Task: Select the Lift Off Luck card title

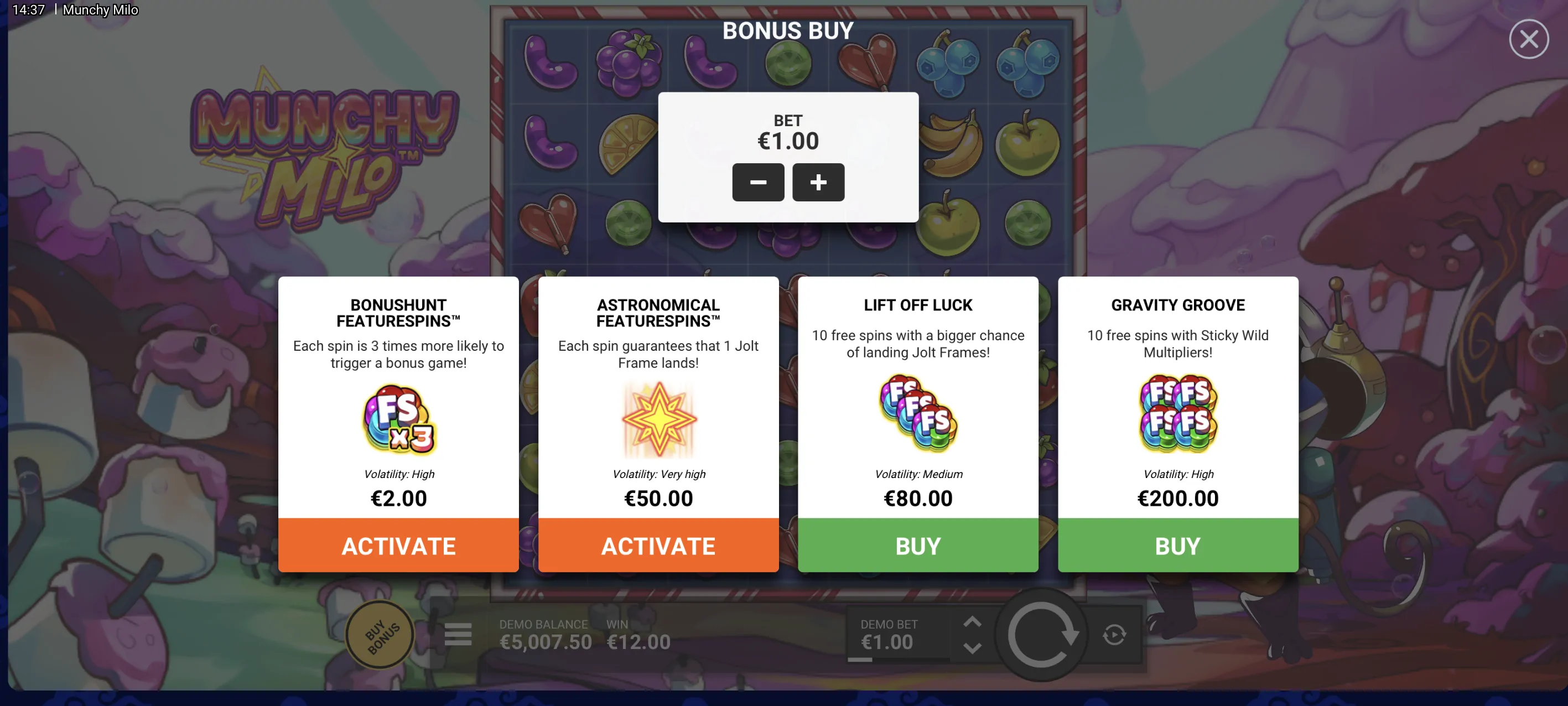Action: [x=917, y=305]
